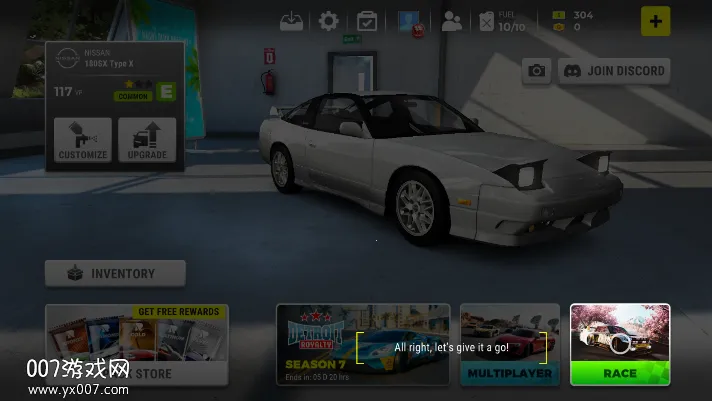The width and height of the screenshot is (712, 401).
Task: Open the Multiplayer mode tile
Action: (509, 345)
